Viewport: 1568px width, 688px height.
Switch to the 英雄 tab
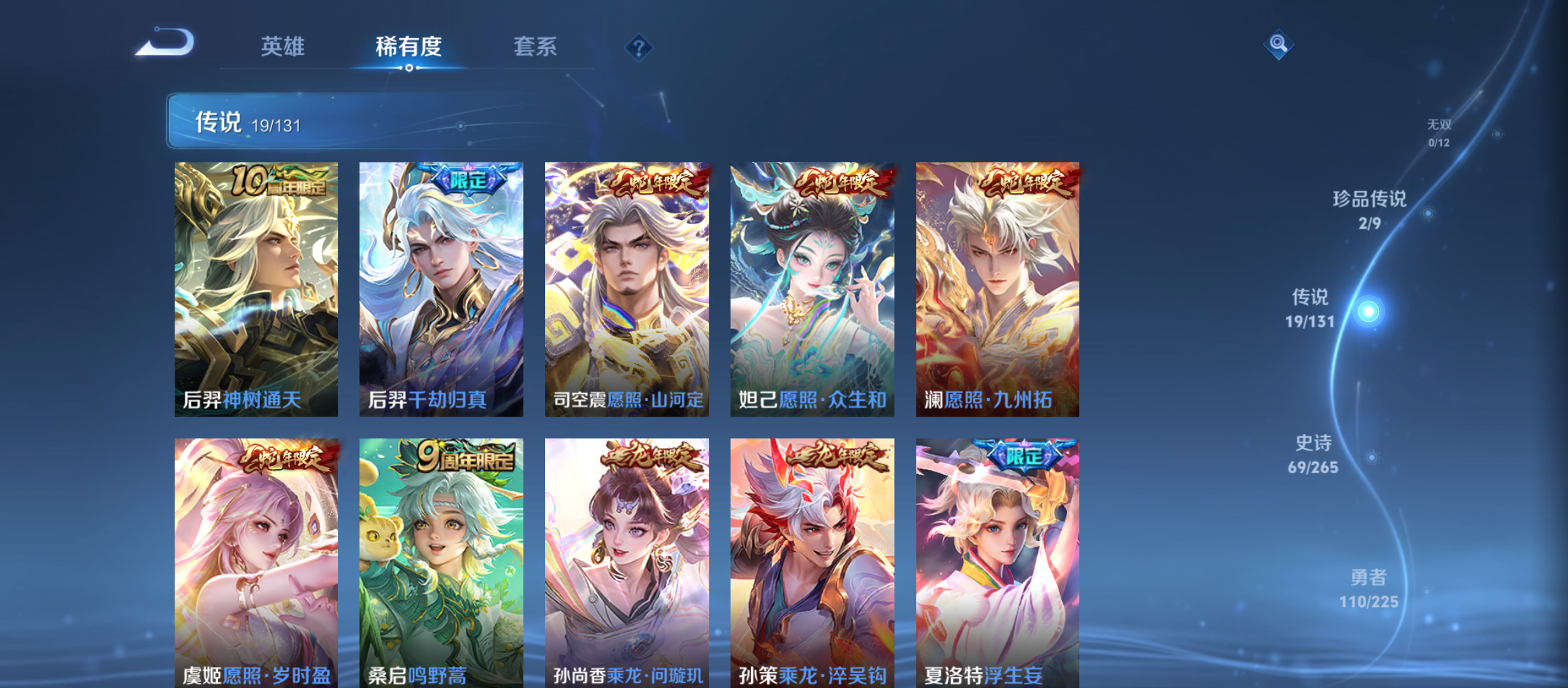click(x=282, y=47)
